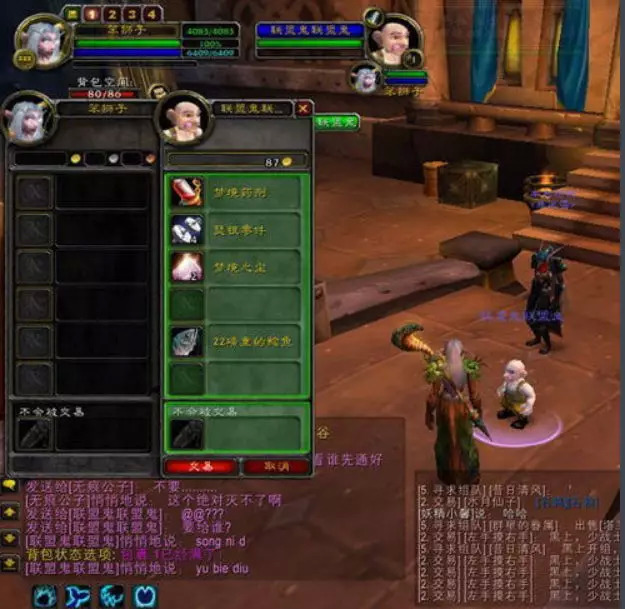Screen dimensions: 625x609
Task: Click the target-of-target portrait below the gnome
Action: 363,79
